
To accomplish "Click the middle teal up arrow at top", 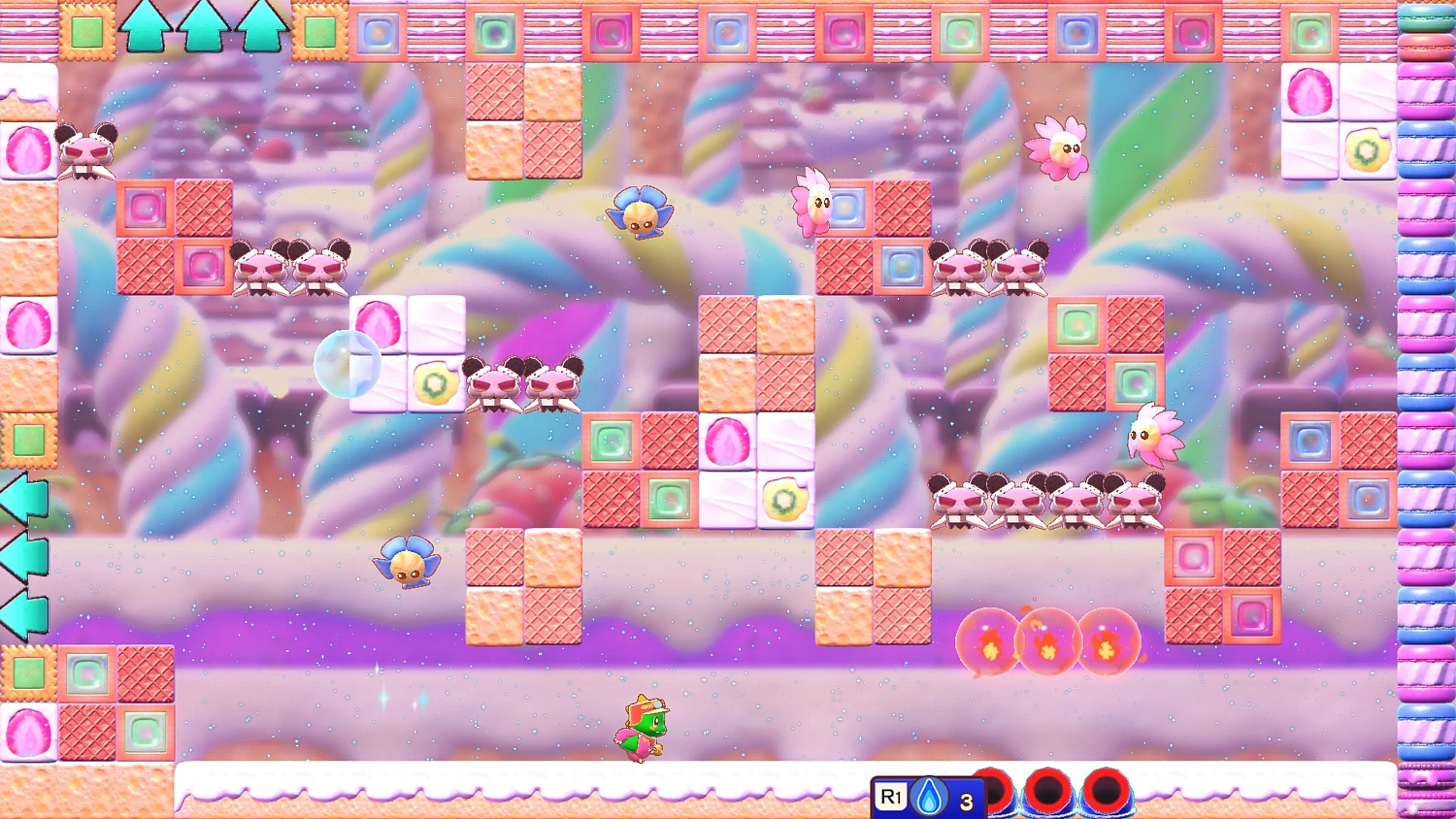I will (x=202, y=27).
